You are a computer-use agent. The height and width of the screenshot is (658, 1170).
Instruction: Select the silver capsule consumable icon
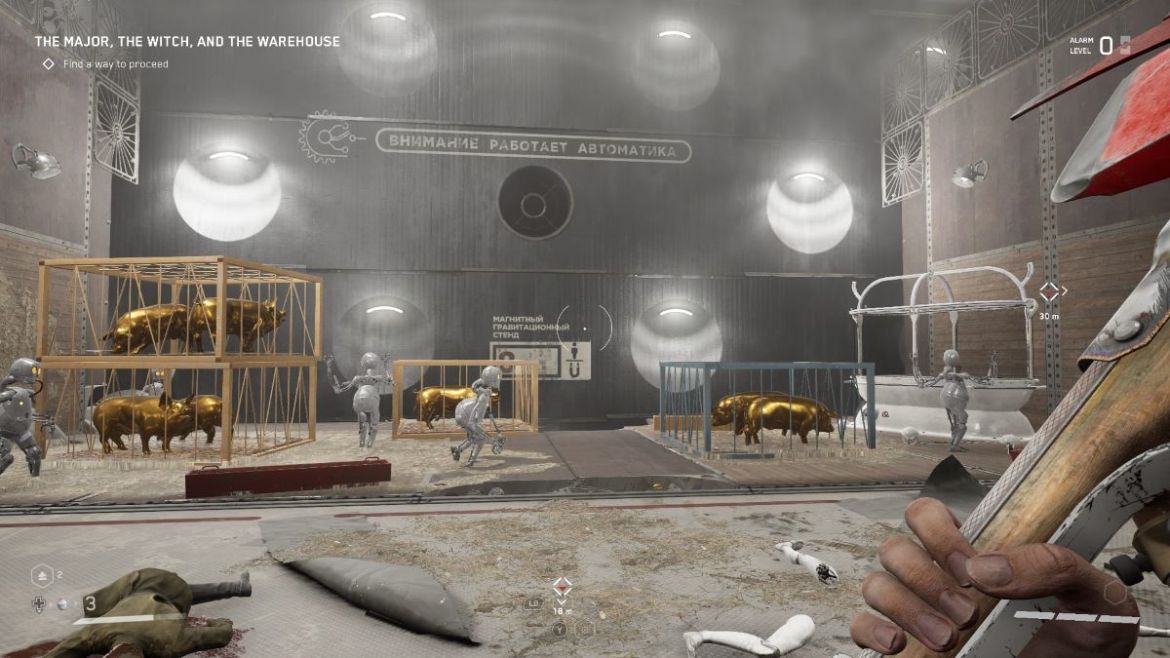click(x=62, y=604)
